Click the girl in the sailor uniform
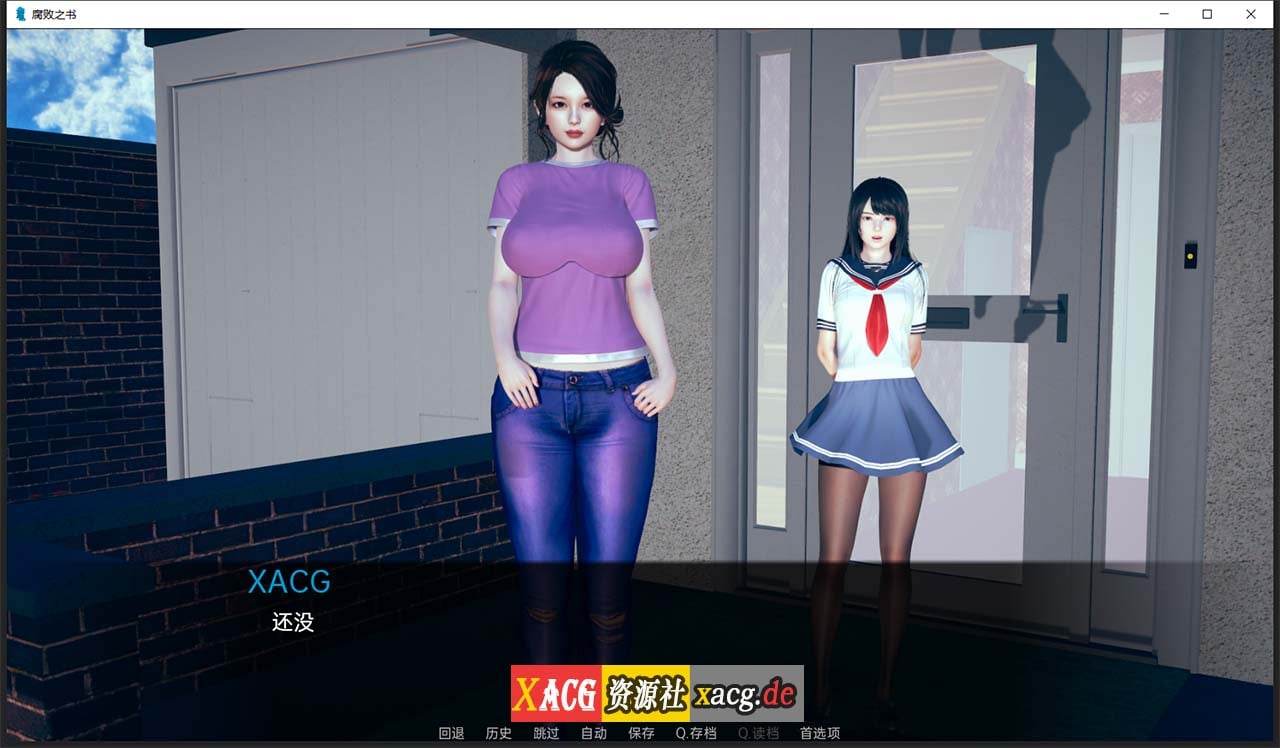Viewport: 1280px width, 748px height. click(875, 320)
